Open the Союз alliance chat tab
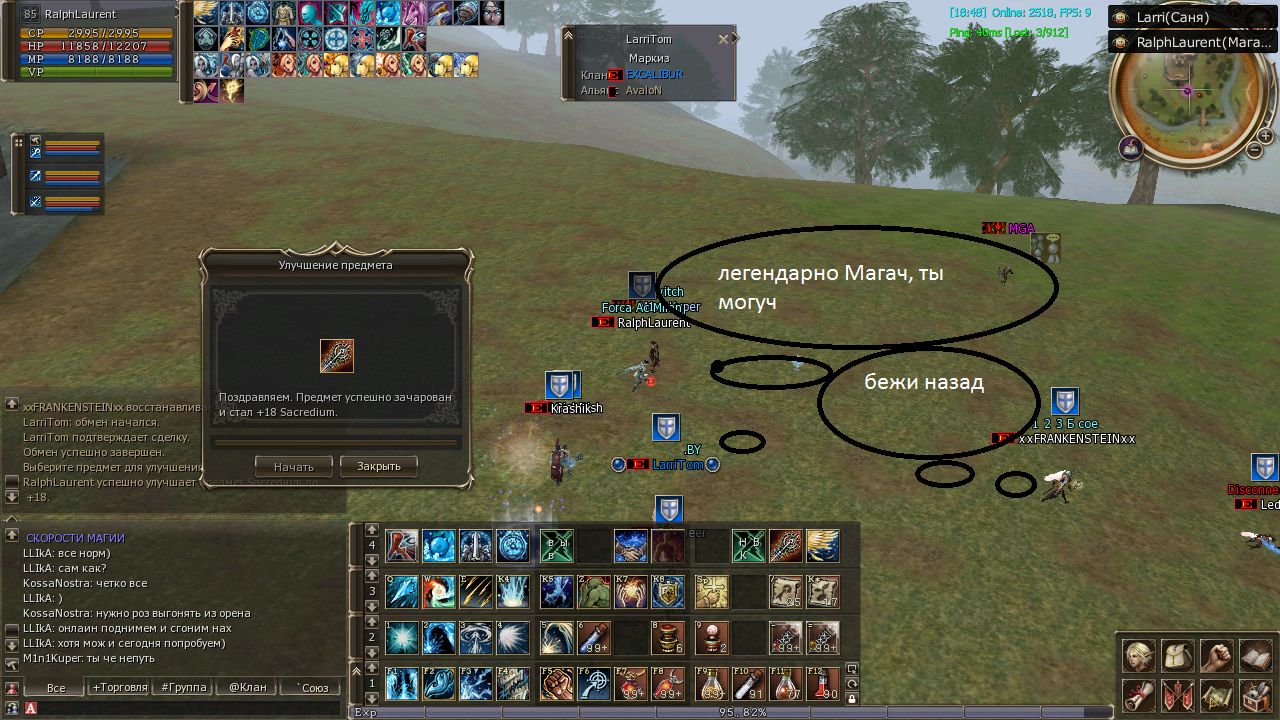Image resolution: width=1280 pixels, height=720 pixels. tap(309, 688)
